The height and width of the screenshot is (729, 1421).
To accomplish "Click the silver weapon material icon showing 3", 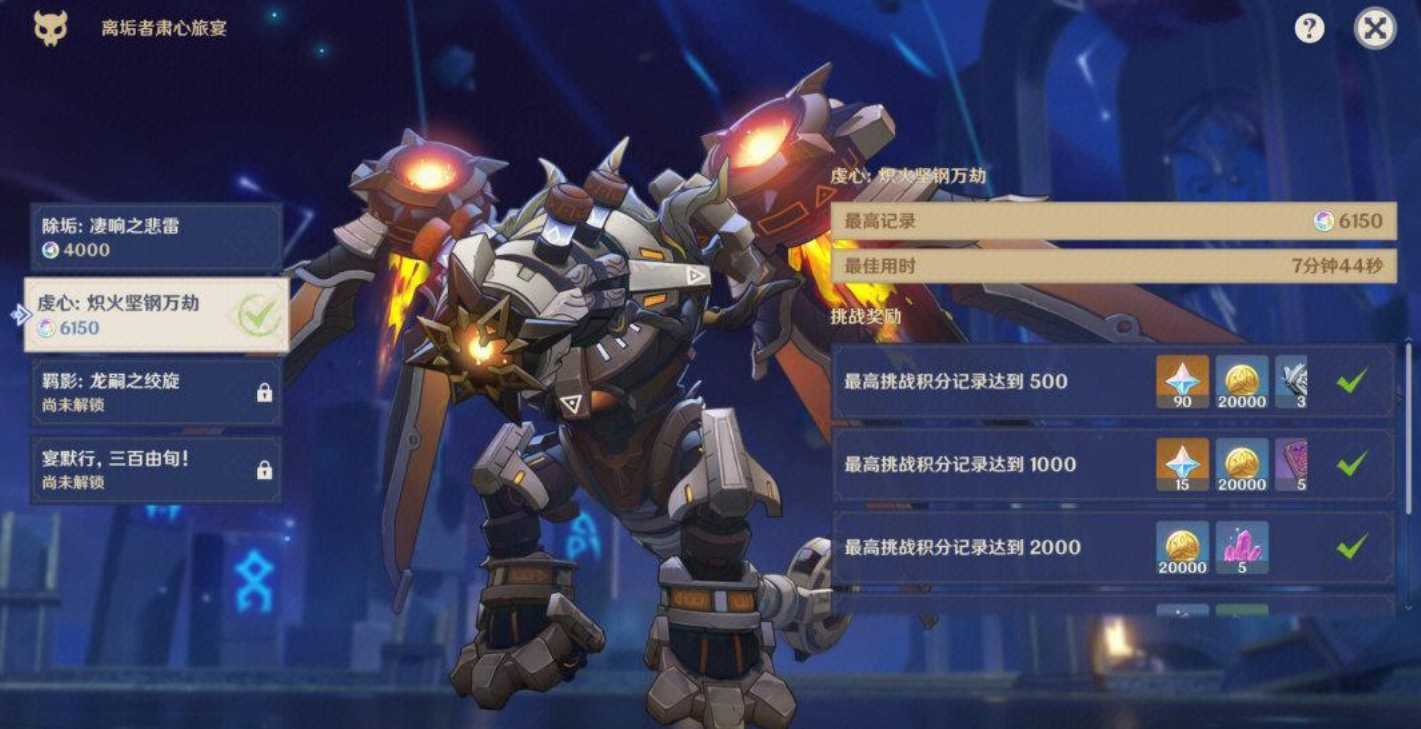I will pyautogui.click(x=1292, y=381).
